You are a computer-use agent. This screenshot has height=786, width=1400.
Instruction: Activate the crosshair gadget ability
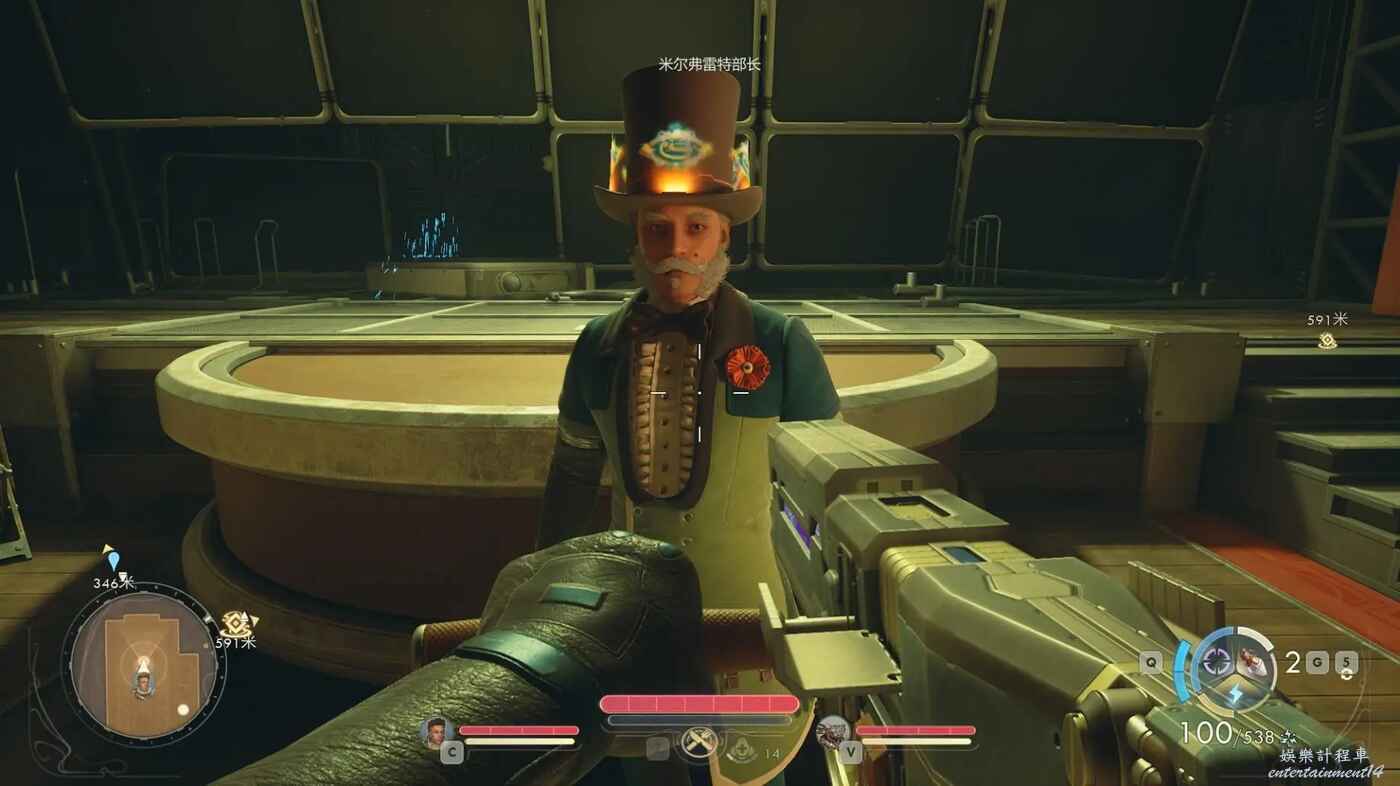pos(1217,660)
